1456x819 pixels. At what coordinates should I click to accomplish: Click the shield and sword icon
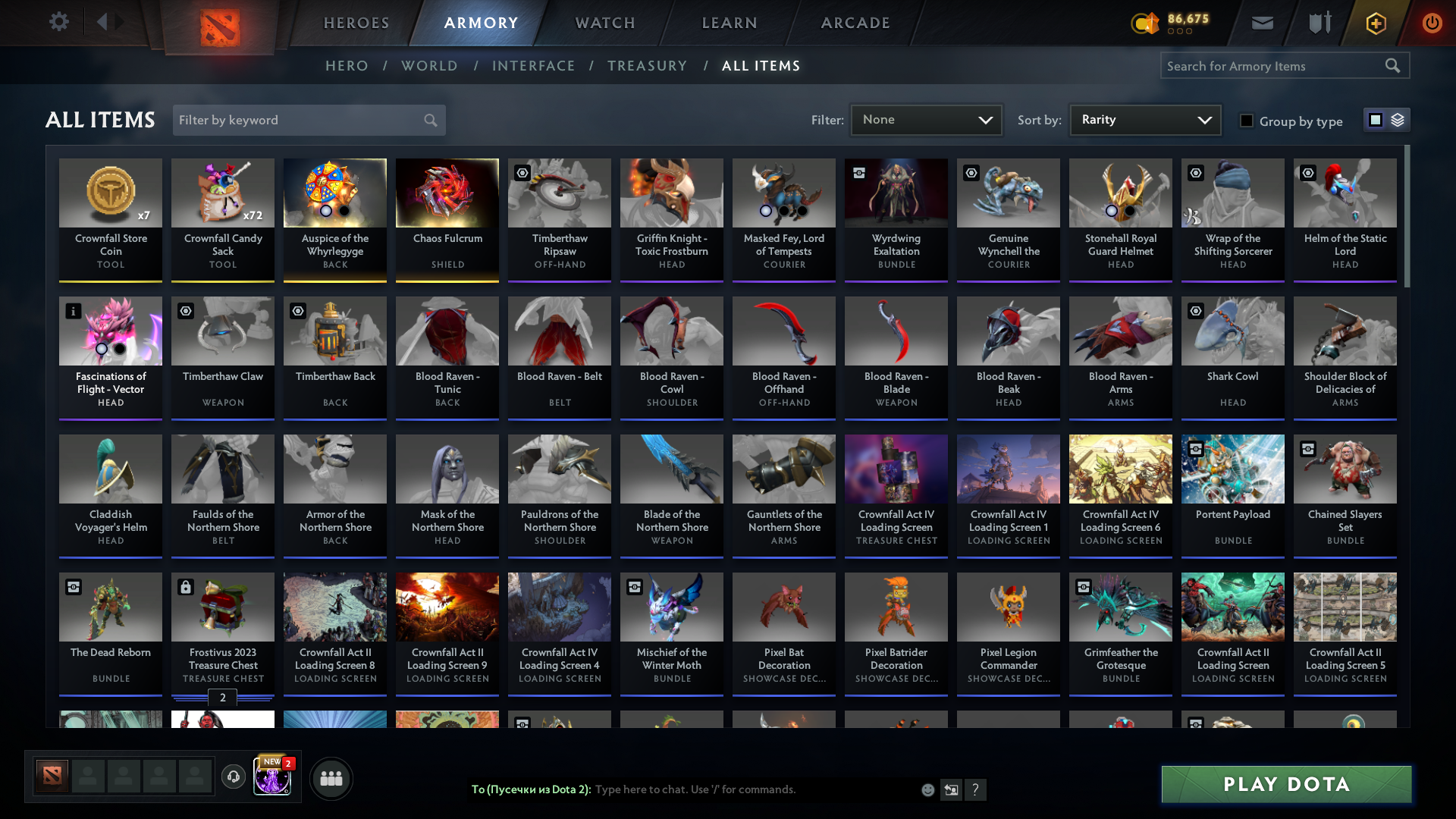[1319, 23]
